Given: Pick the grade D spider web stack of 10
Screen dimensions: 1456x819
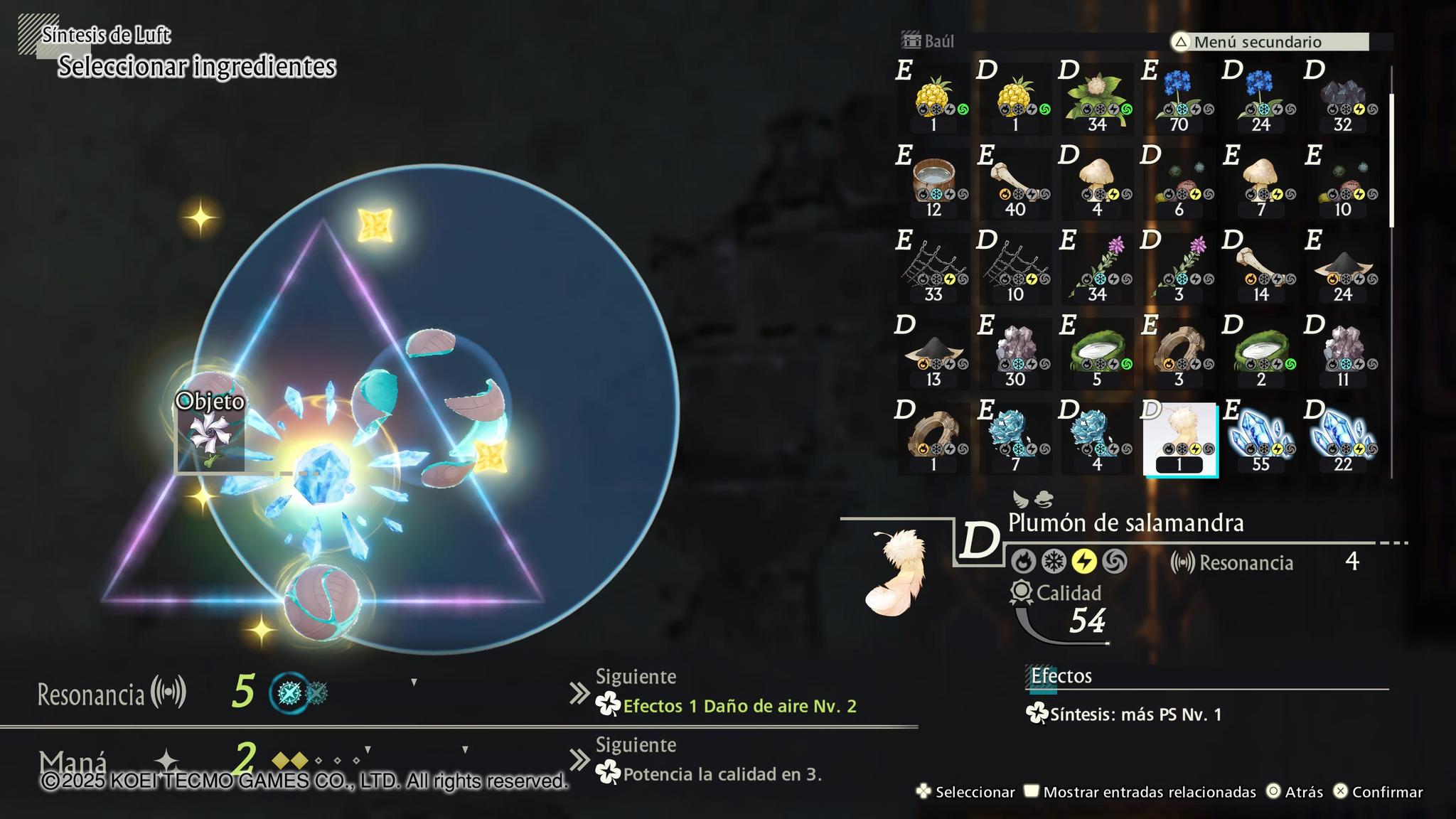Looking at the screenshot, I should (1015, 269).
